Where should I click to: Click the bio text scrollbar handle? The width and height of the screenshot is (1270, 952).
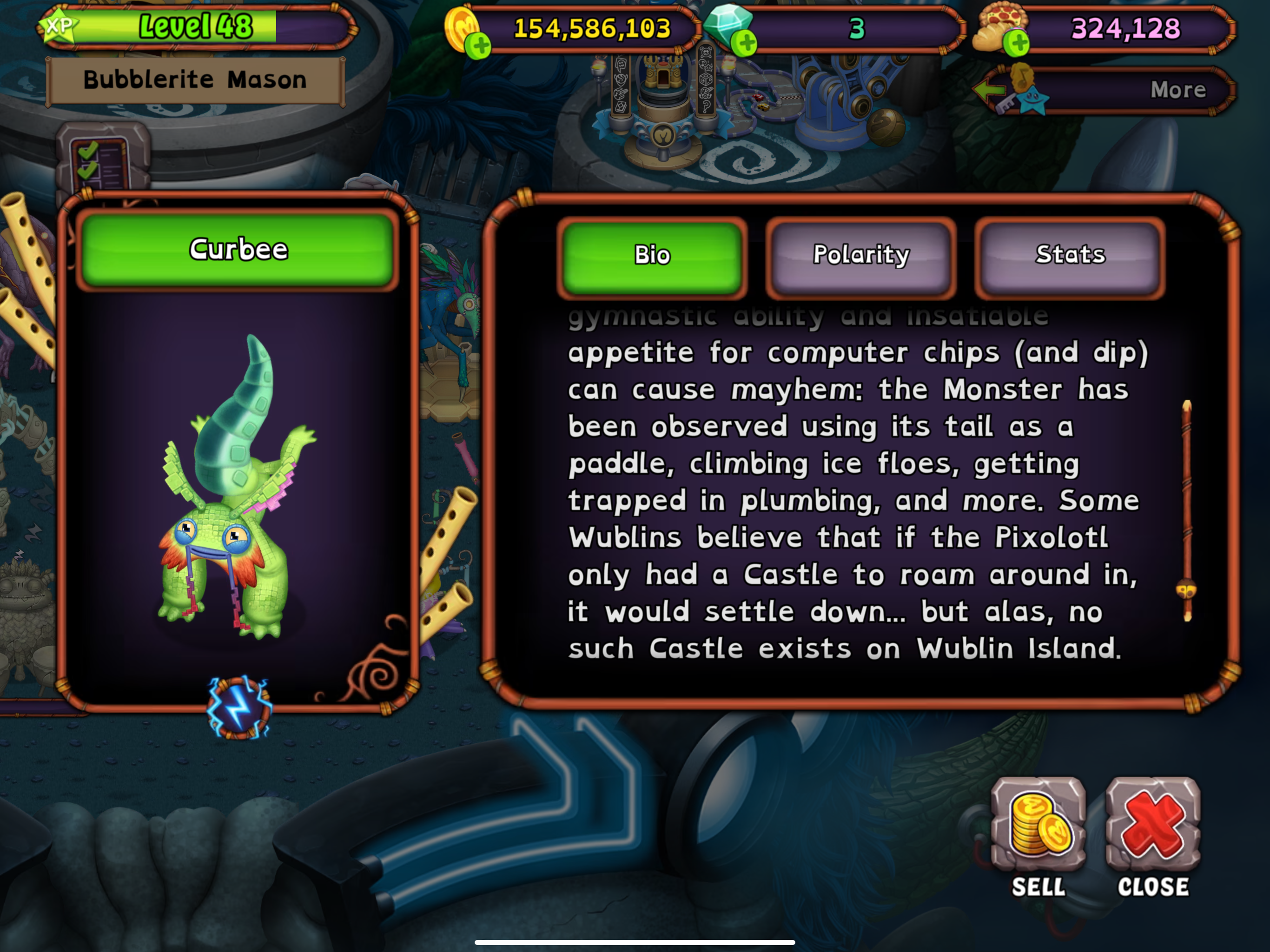pos(1186,590)
